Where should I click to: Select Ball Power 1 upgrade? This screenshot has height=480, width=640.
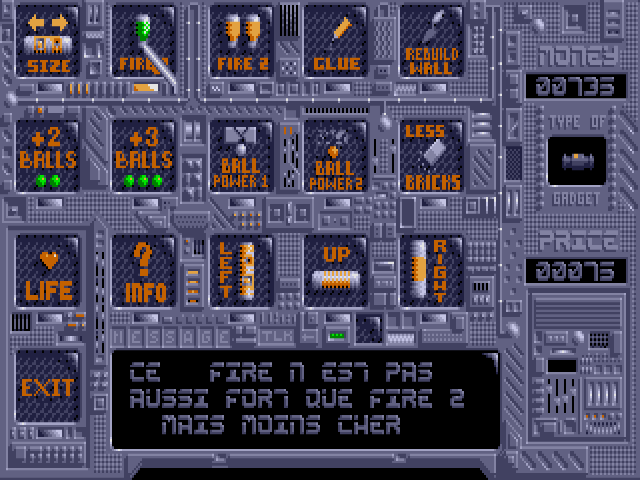[240, 156]
